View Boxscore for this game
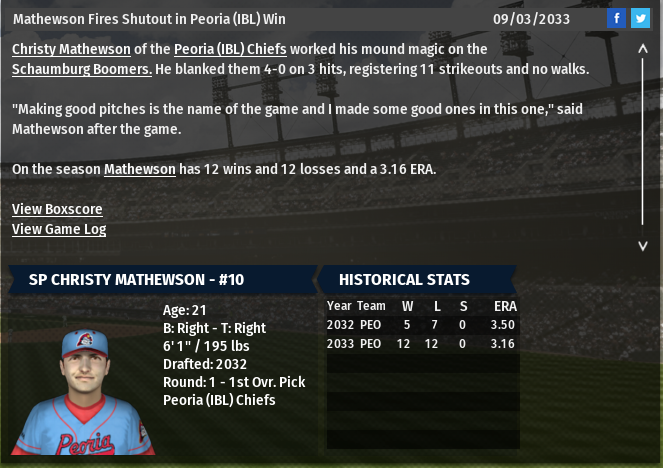This screenshot has height=468, width=663. pos(57,209)
